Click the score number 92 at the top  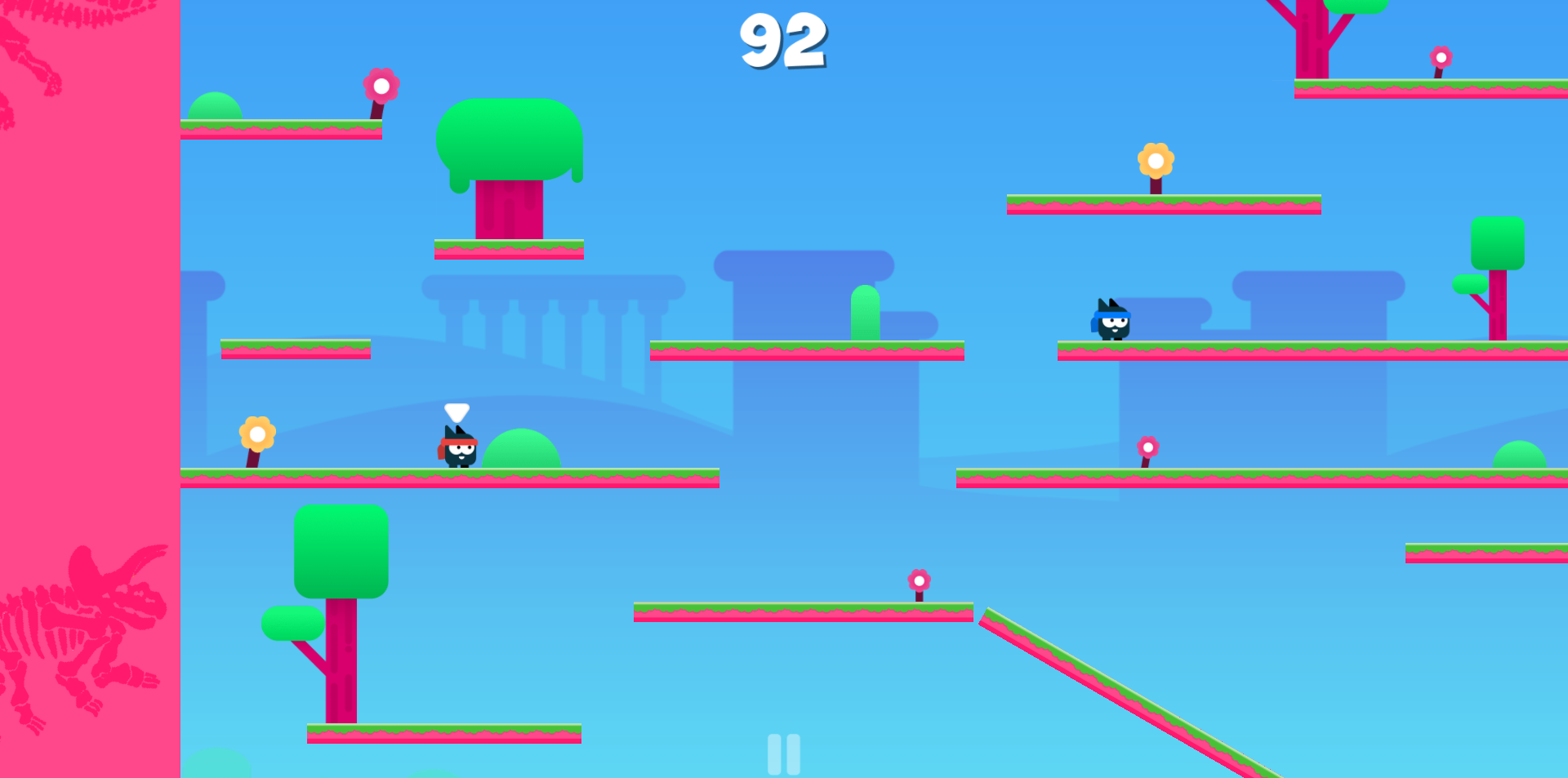point(786,39)
